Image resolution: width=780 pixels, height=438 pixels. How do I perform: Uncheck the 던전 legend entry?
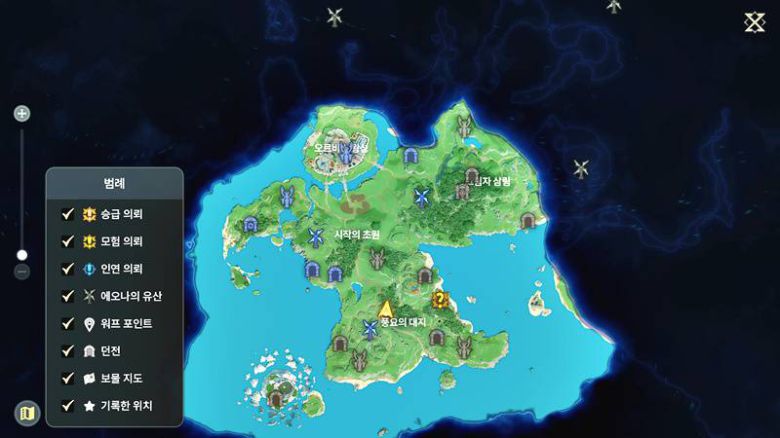coord(68,351)
